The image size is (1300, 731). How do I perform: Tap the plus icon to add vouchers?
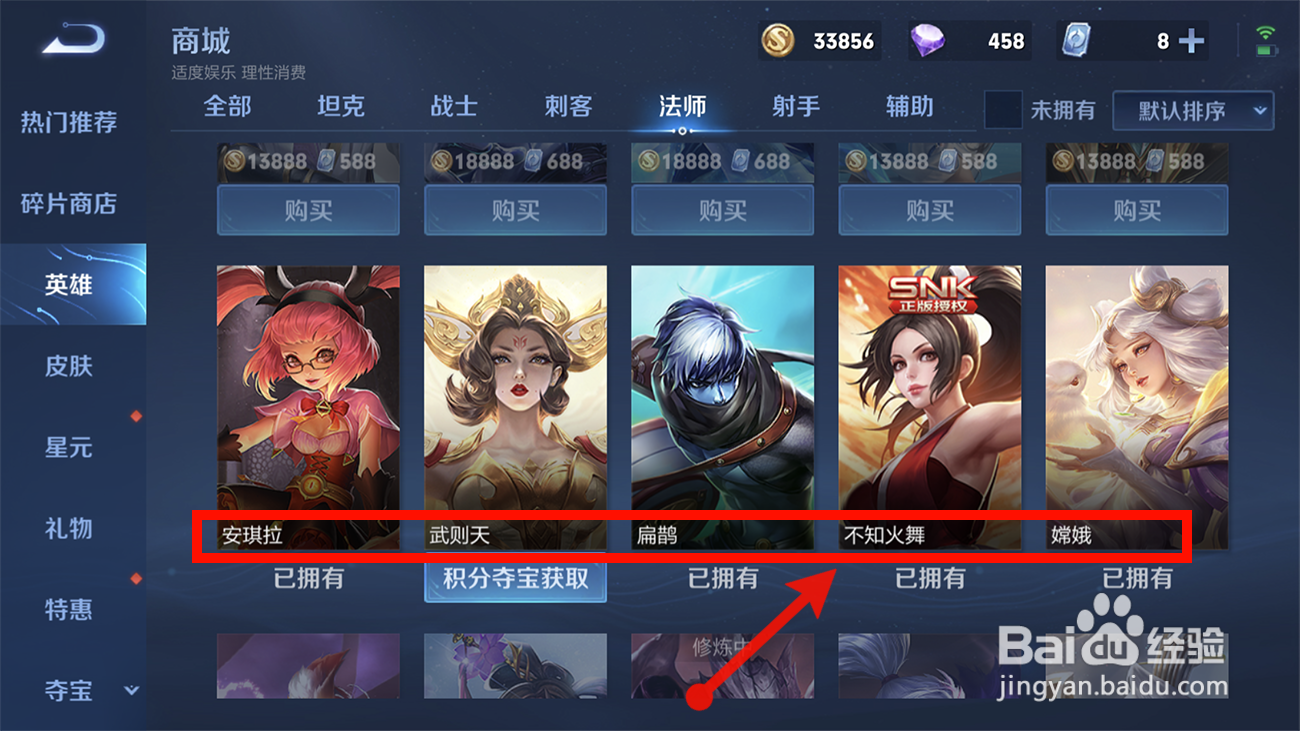click(x=1189, y=41)
